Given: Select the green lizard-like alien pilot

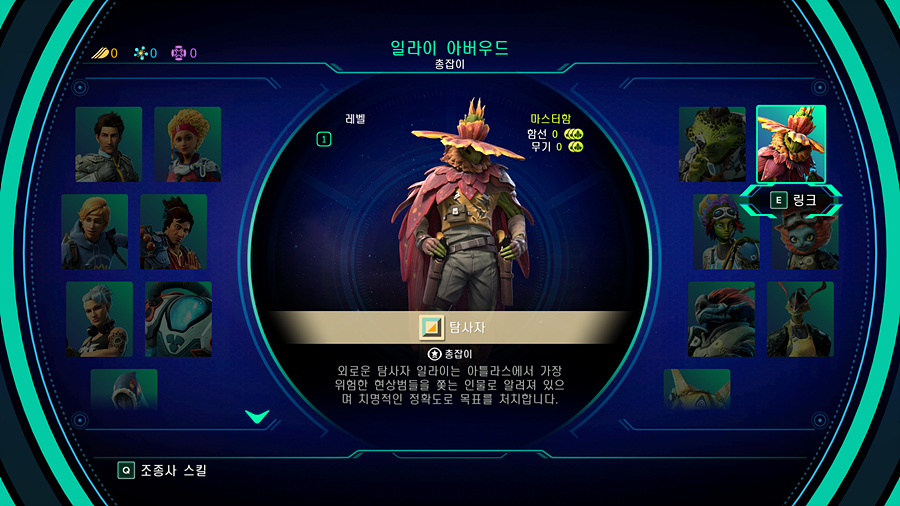Looking at the screenshot, I should [x=712, y=144].
